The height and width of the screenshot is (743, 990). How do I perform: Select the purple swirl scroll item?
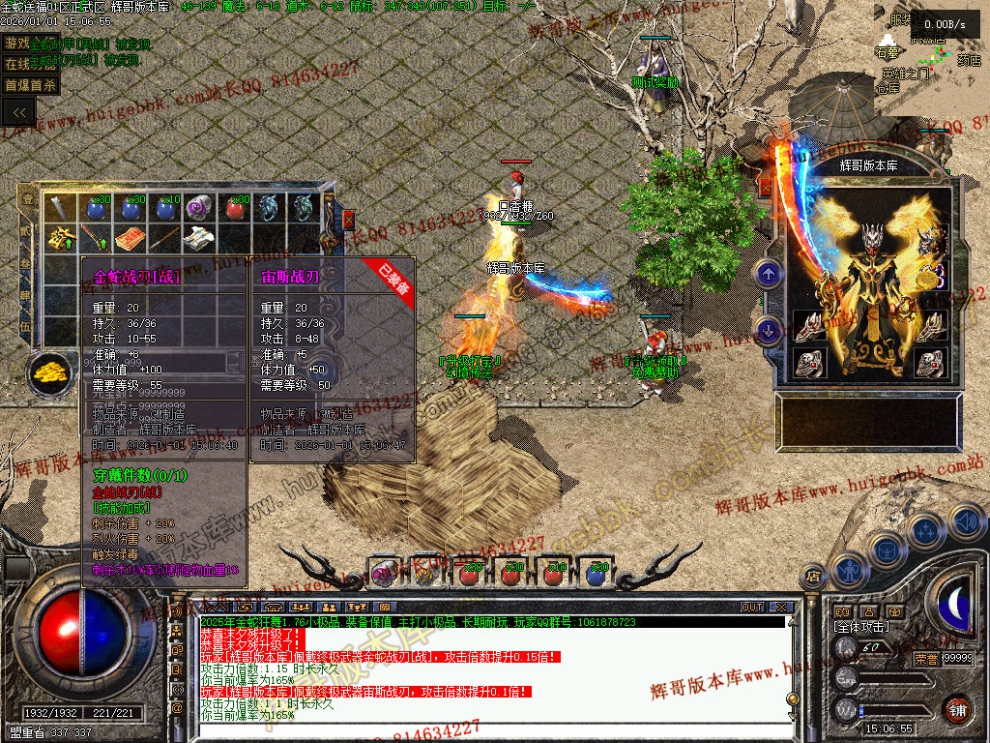(199, 209)
